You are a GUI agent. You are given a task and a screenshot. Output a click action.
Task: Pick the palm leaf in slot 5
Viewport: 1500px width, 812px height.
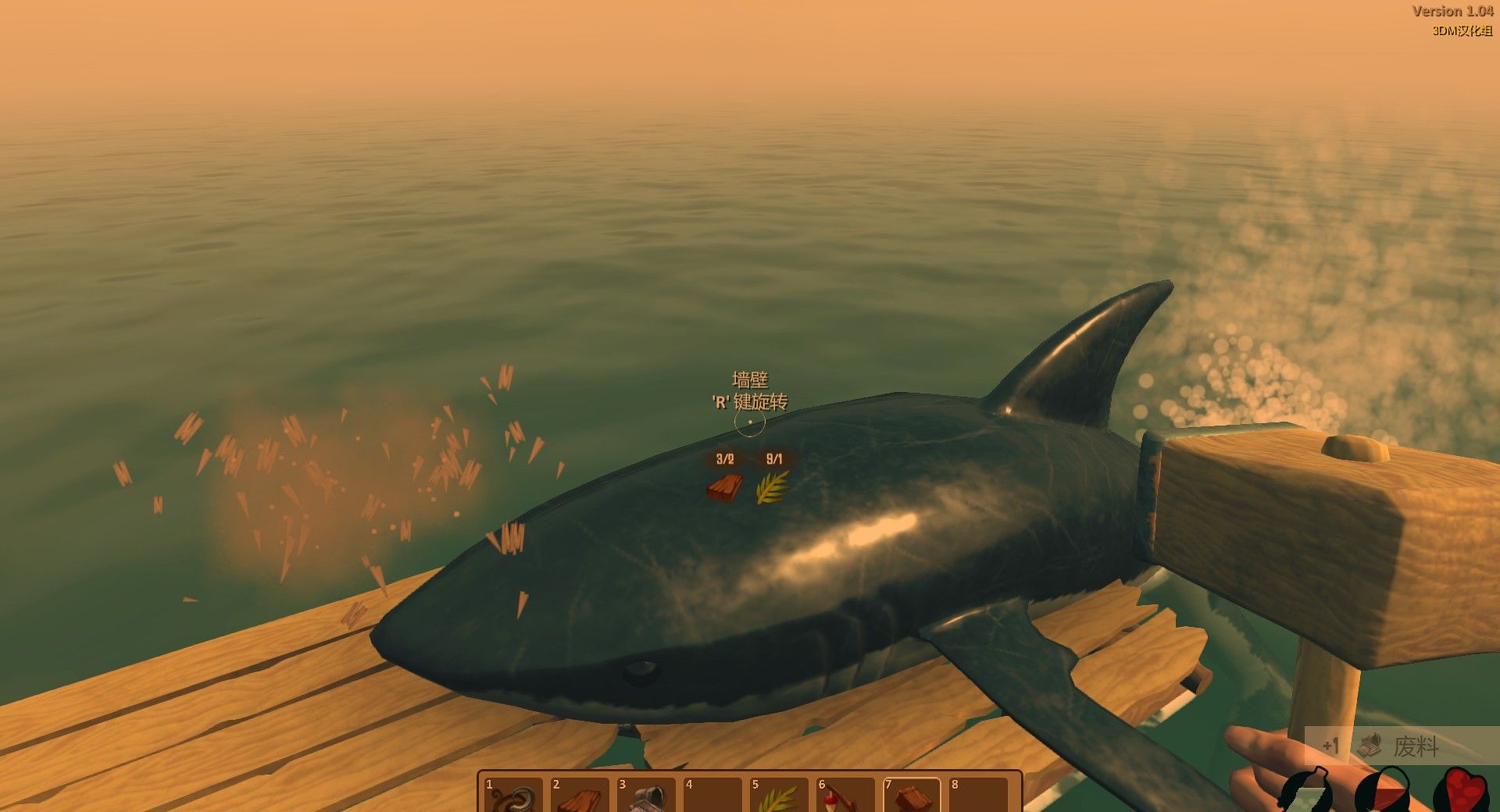(x=778, y=796)
